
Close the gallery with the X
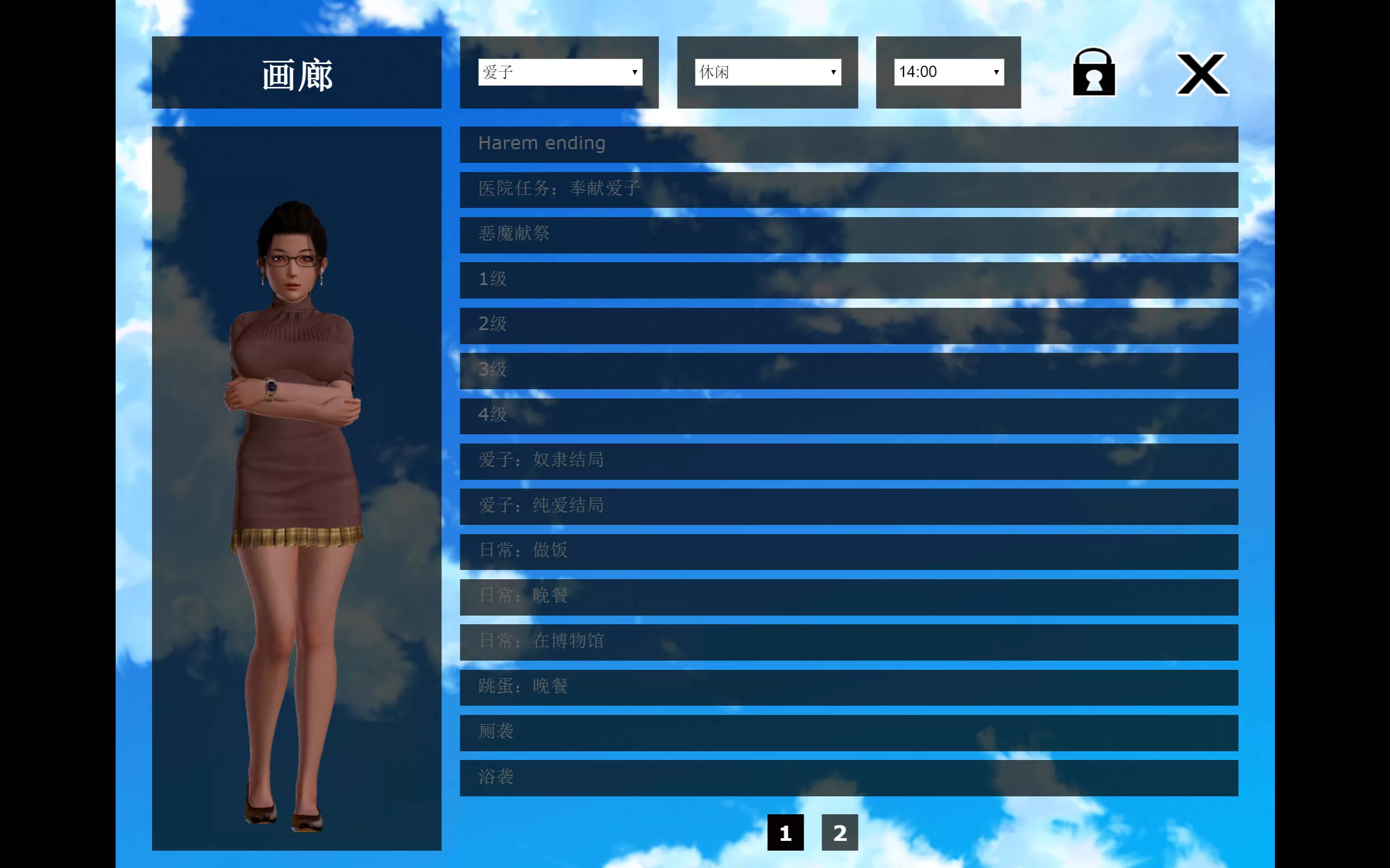1202,74
